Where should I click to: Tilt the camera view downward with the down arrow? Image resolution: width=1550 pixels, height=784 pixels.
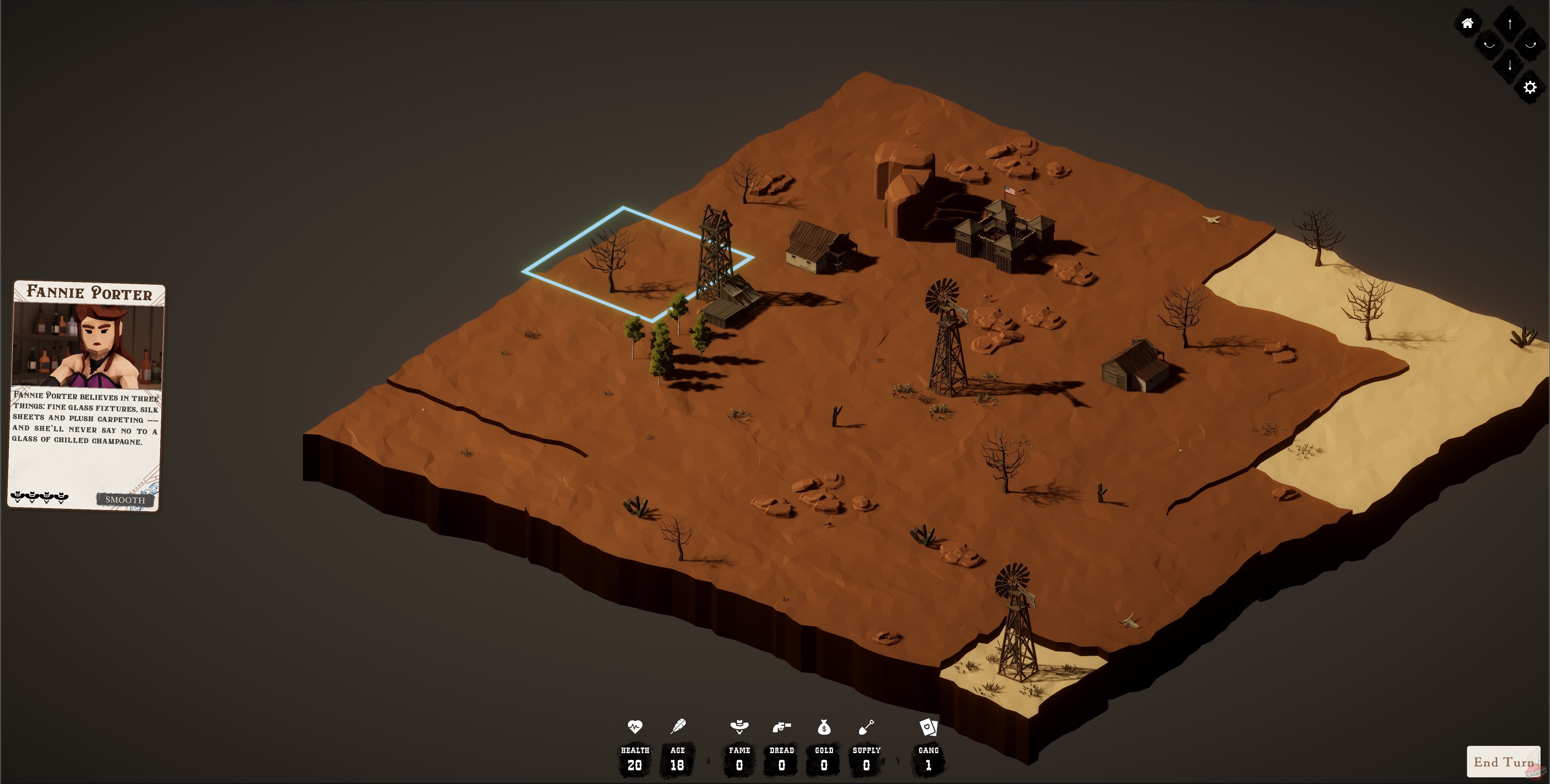(x=1510, y=65)
